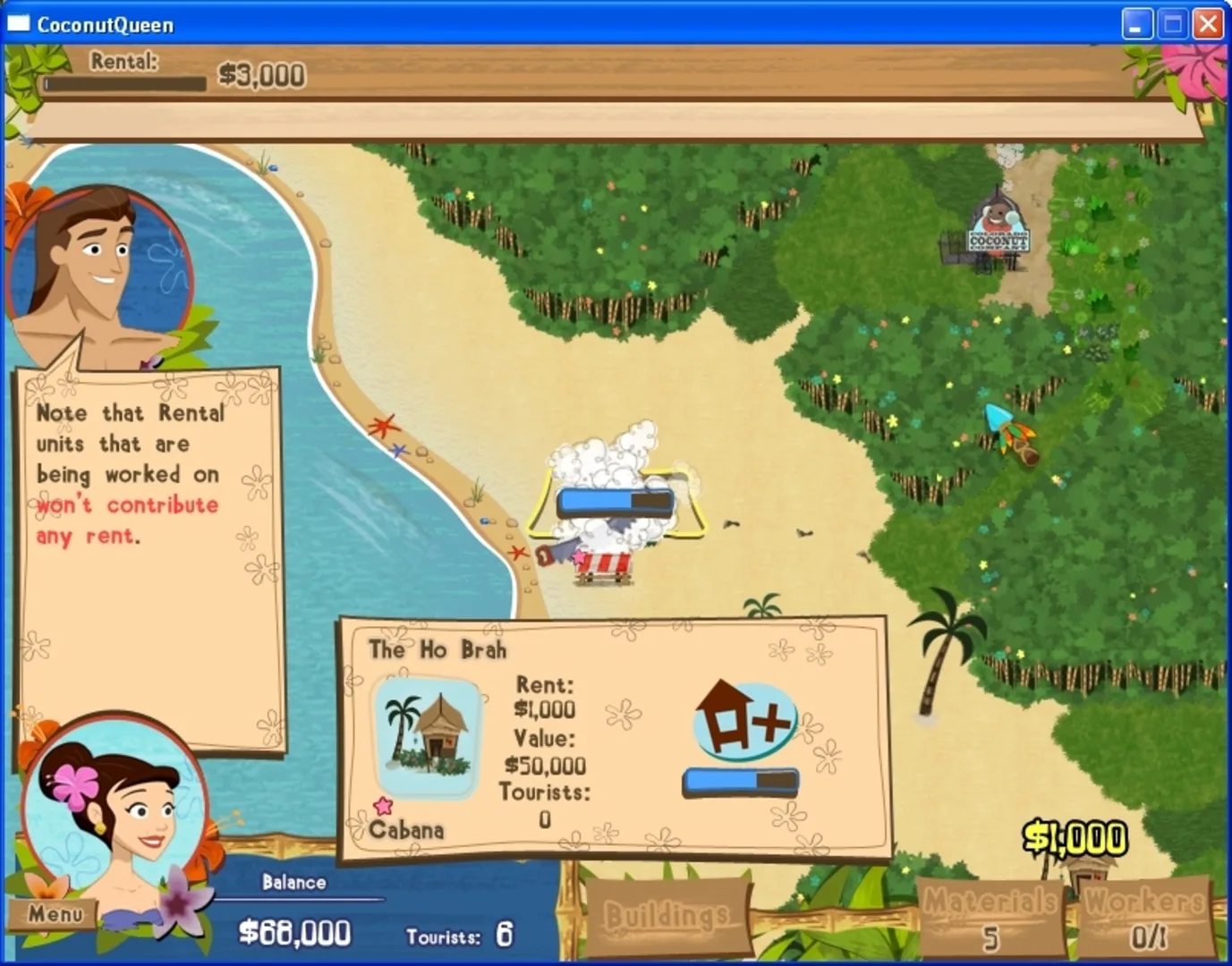Click the Balance showing $68,000
Viewport: 1232px width, 966px height.
point(297,933)
